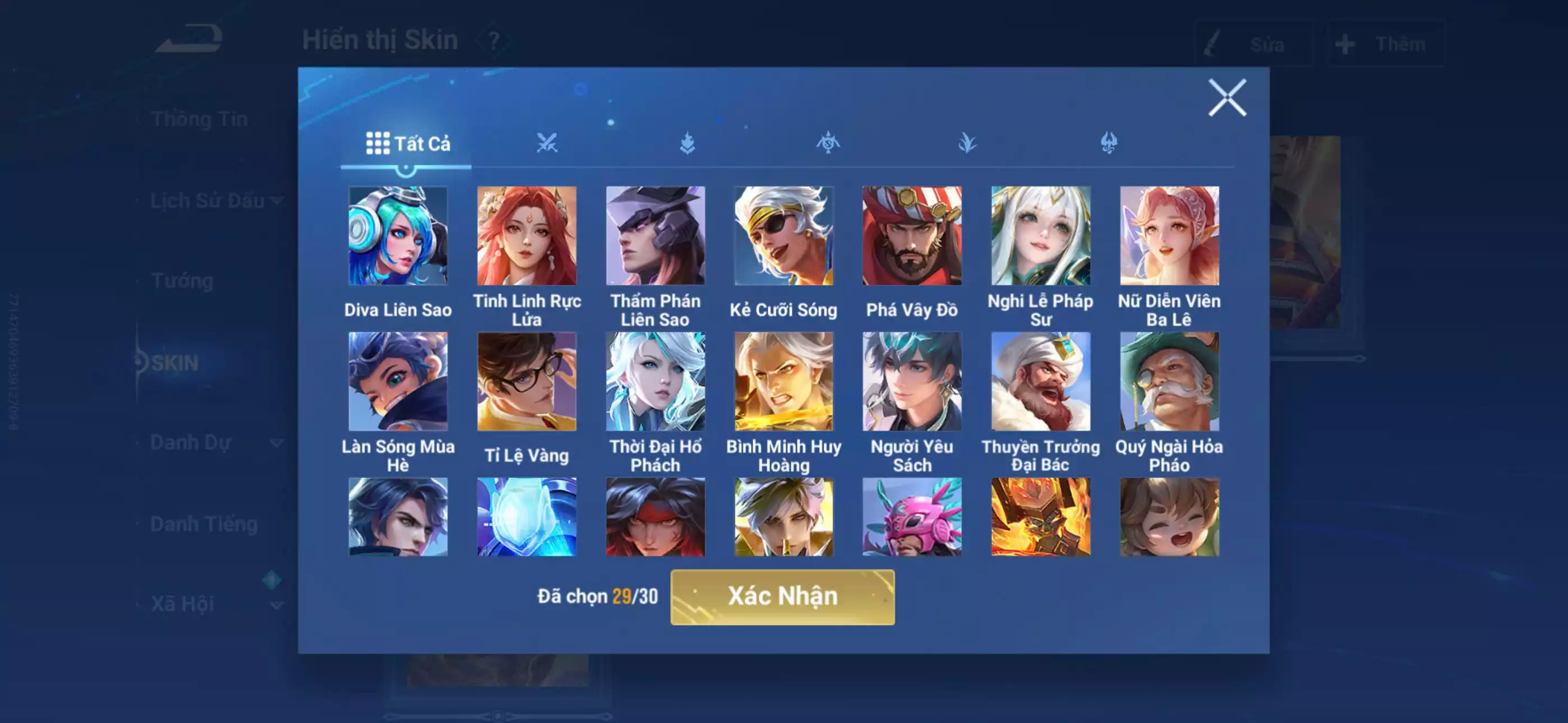Select the grass-blade role filter icon

tap(968, 142)
